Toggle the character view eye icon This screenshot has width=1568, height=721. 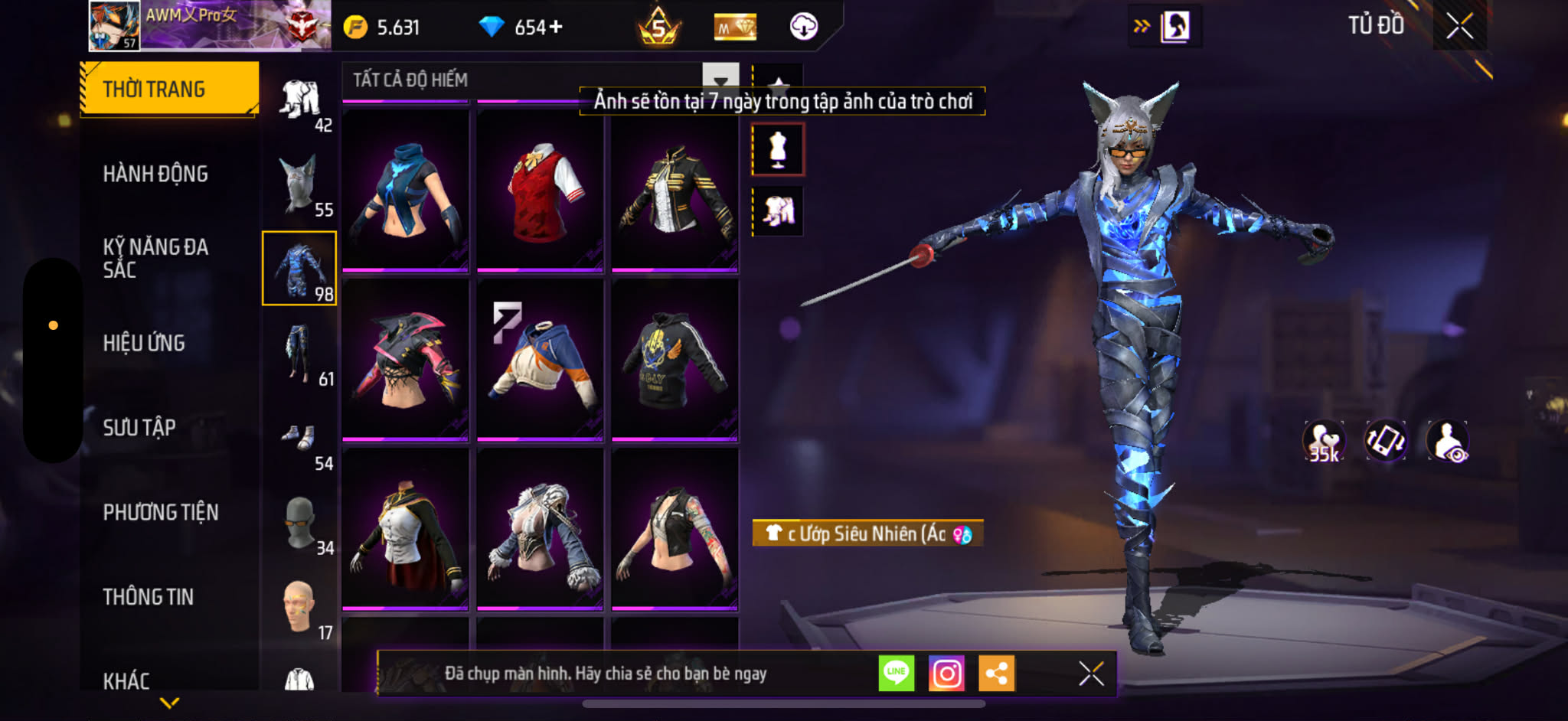click(x=1447, y=442)
